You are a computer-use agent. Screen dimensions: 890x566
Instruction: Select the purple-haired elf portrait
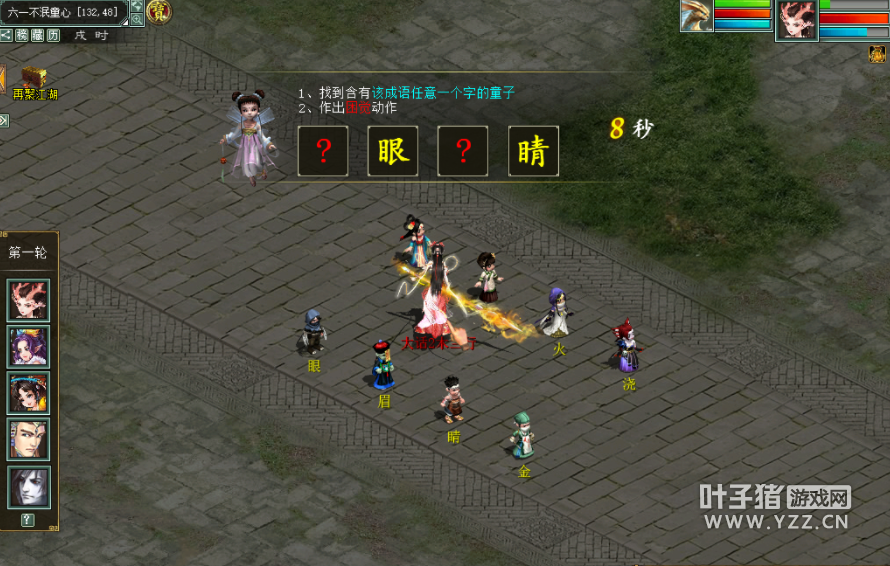point(29,346)
